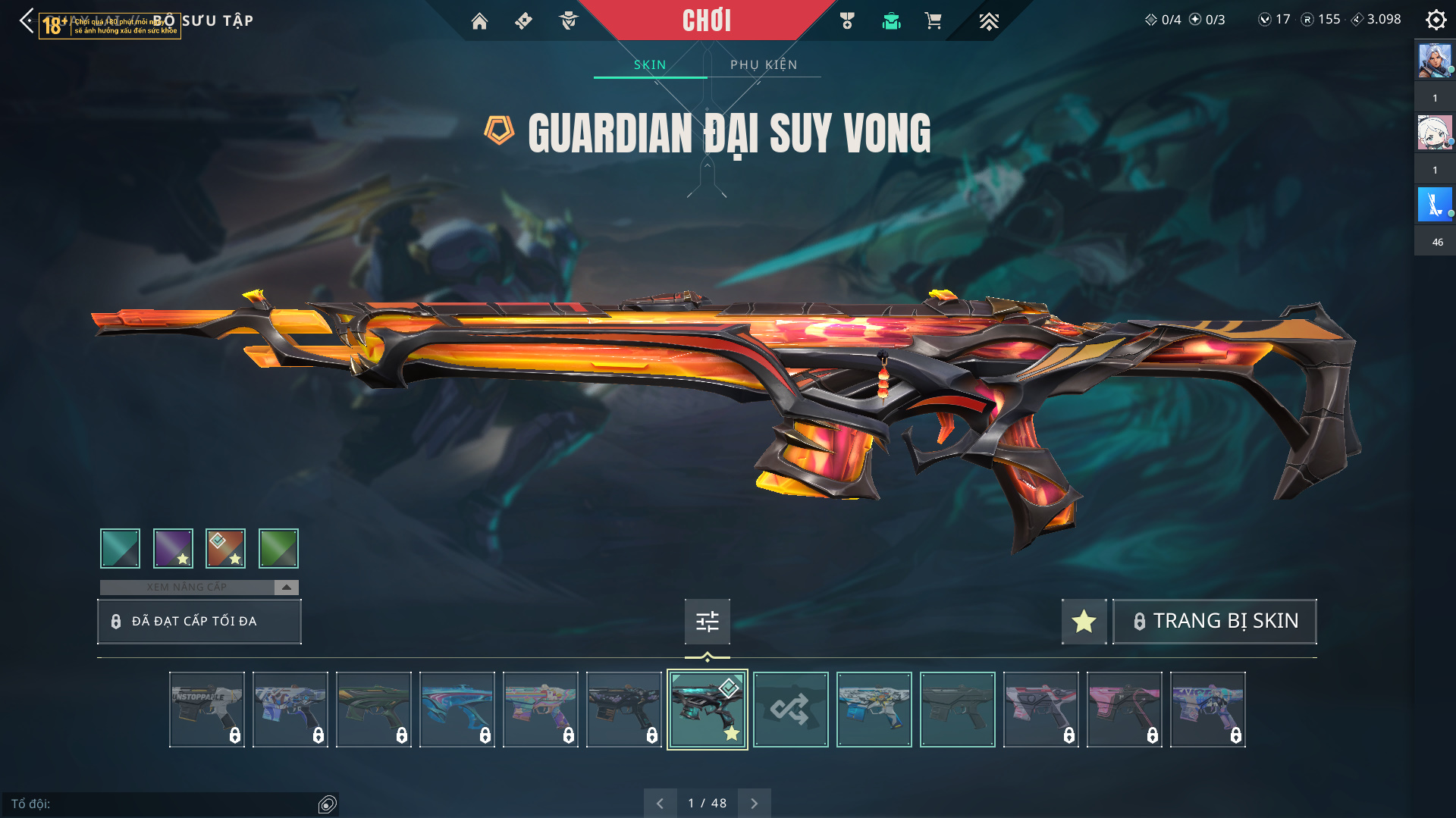Click the red CHƠI play button
The height and width of the screenshot is (818, 1456).
[x=706, y=20]
